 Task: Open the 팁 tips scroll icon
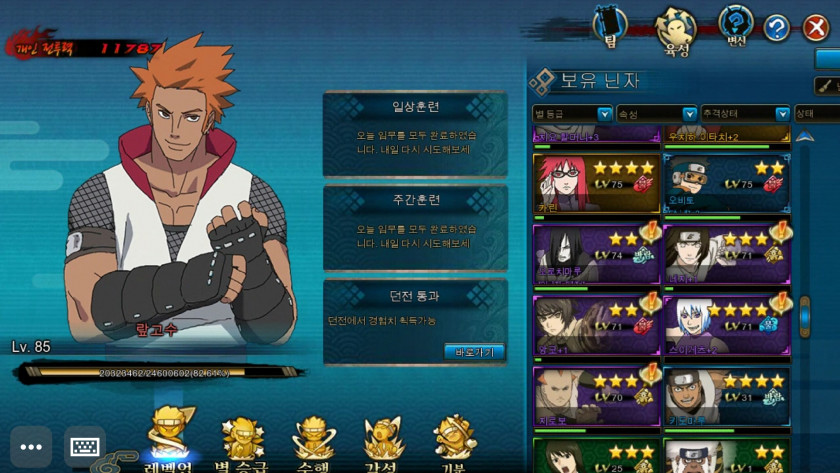pos(610,27)
